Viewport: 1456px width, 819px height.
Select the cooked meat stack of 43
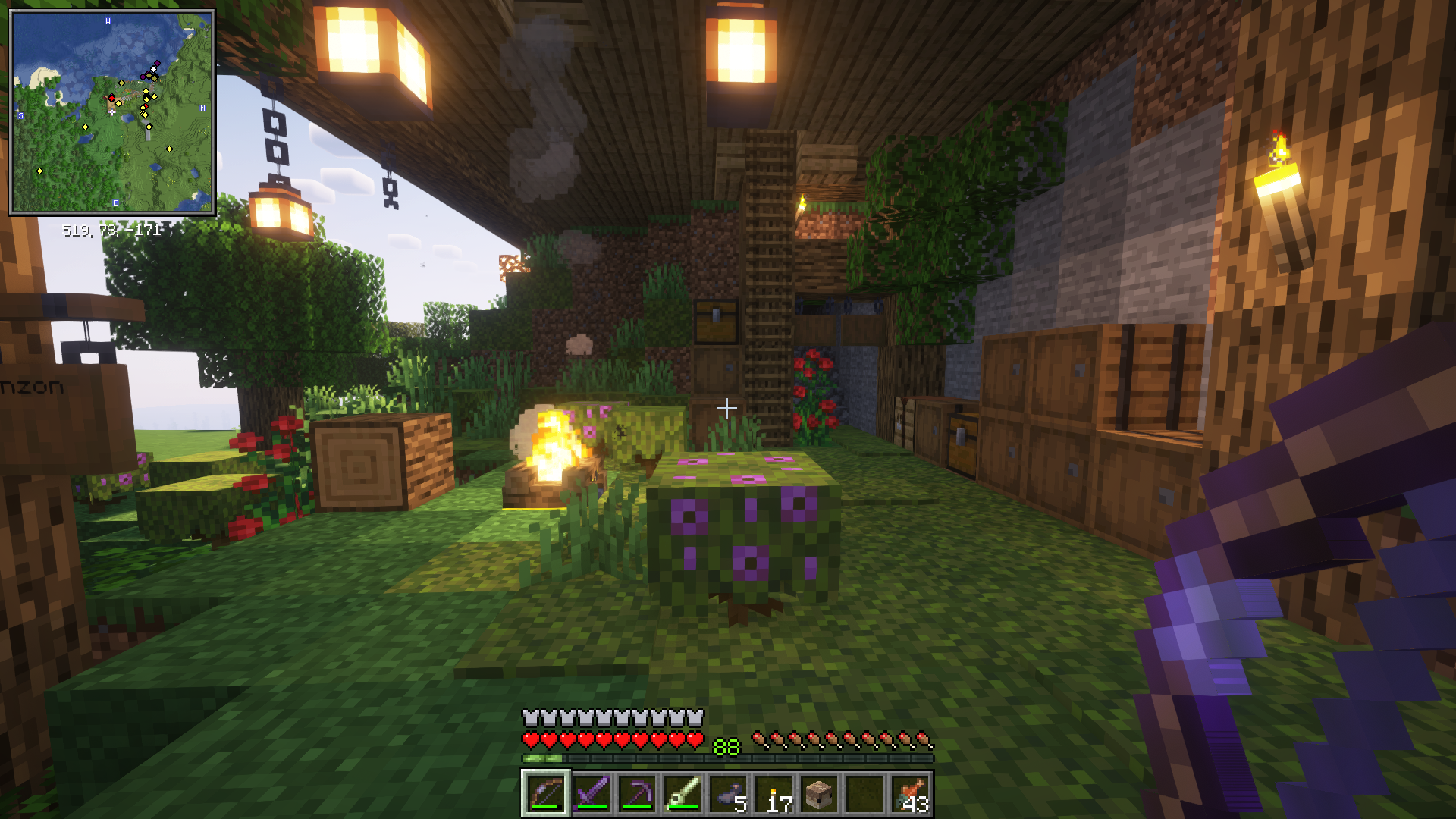(911, 794)
